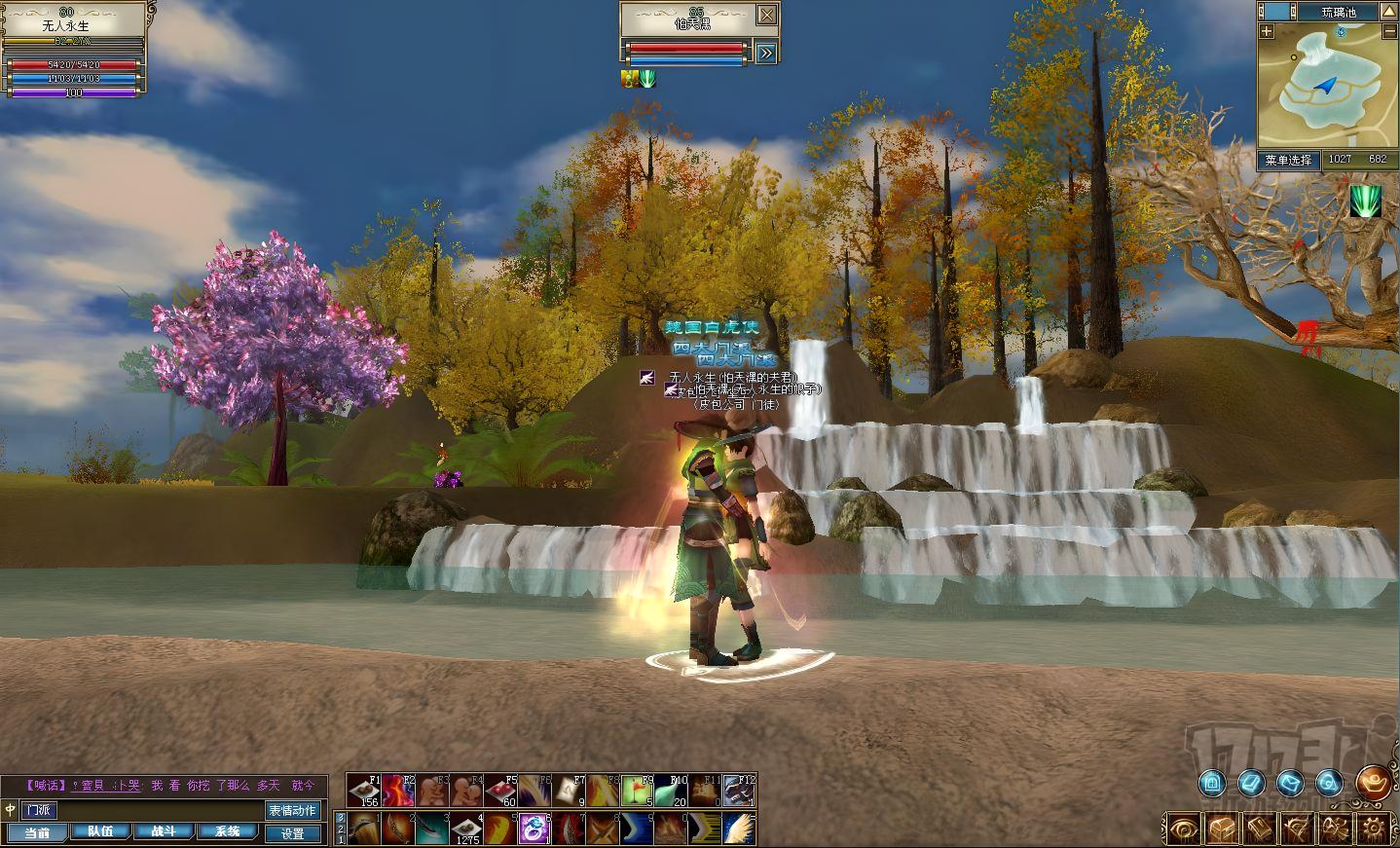Collapse the minimap using the triangle button
Screen dimensions: 1400x848
pyautogui.click(x=1389, y=12)
